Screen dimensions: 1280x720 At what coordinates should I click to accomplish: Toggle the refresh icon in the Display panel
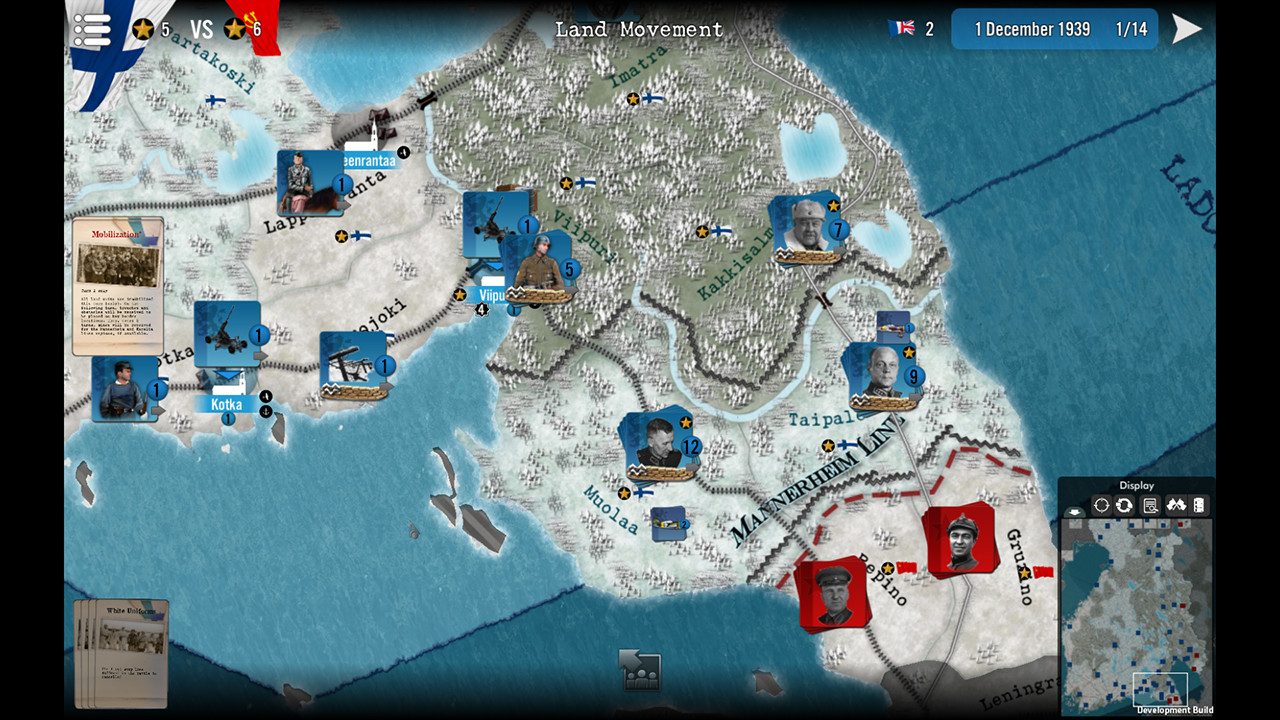click(1124, 504)
